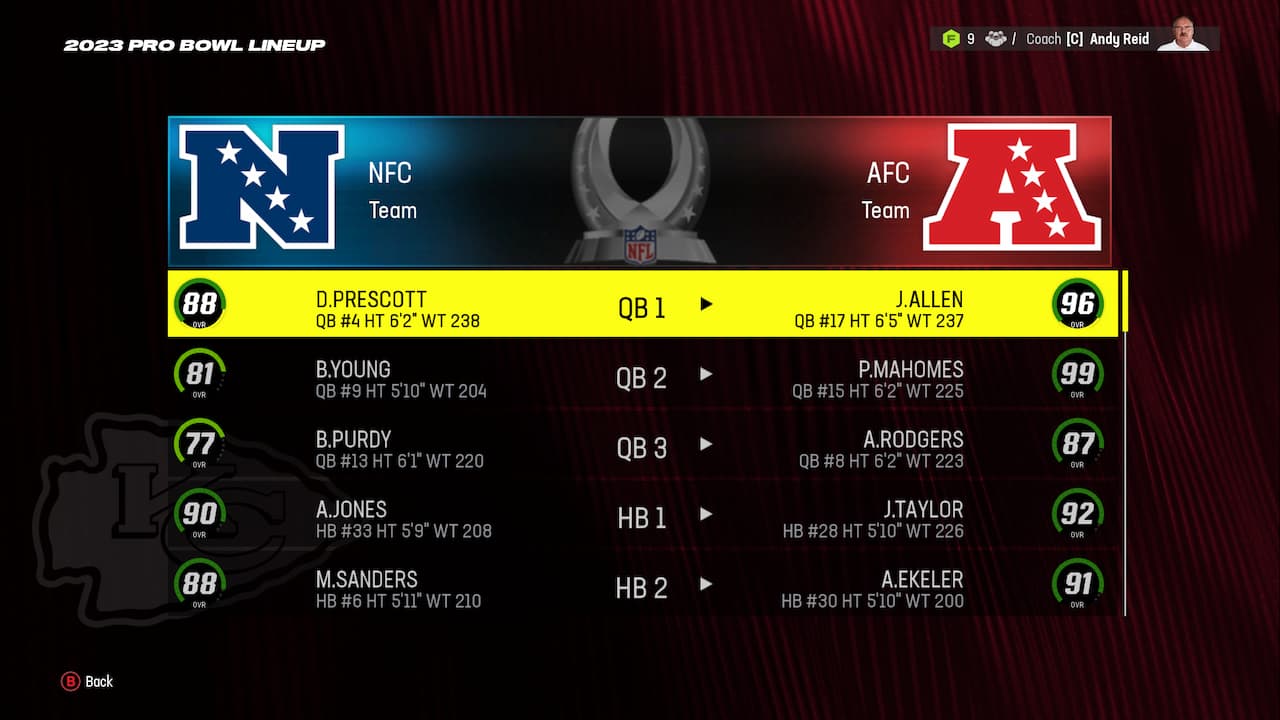This screenshot has height=720, width=1280.
Task: Expand the arrow next to QB 1
Action: click(x=706, y=305)
